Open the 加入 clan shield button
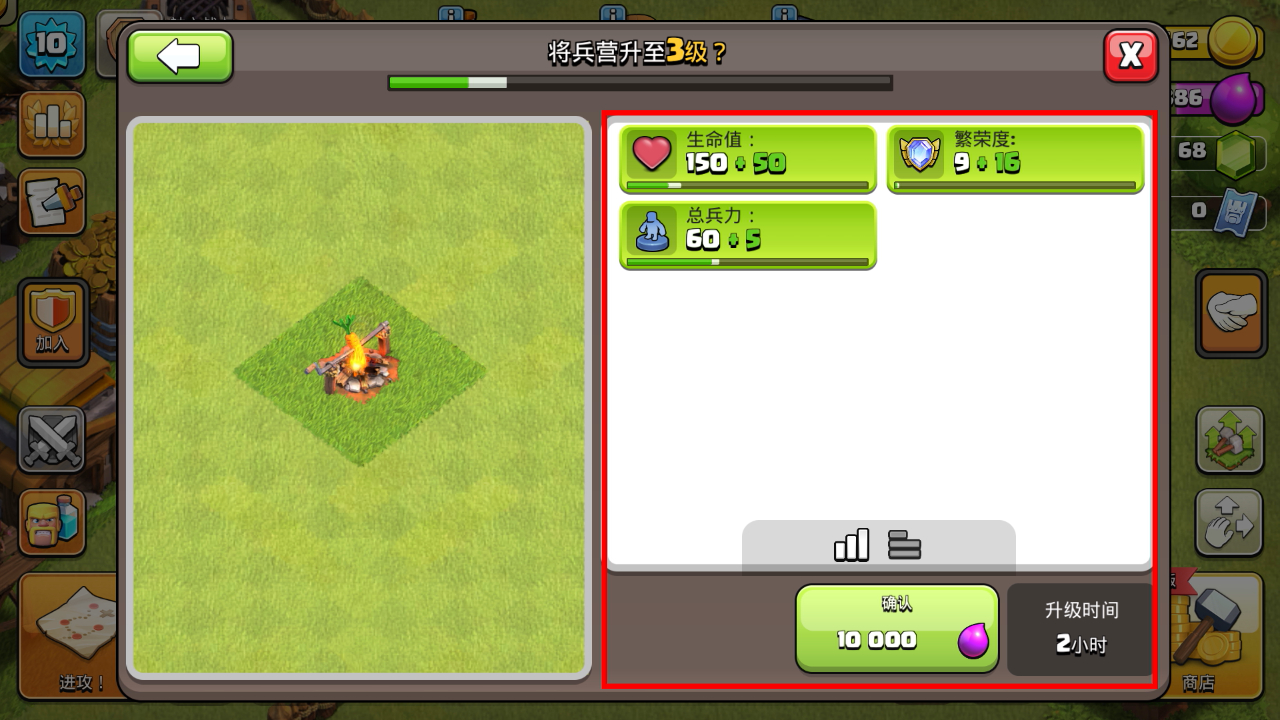 click(x=52, y=321)
